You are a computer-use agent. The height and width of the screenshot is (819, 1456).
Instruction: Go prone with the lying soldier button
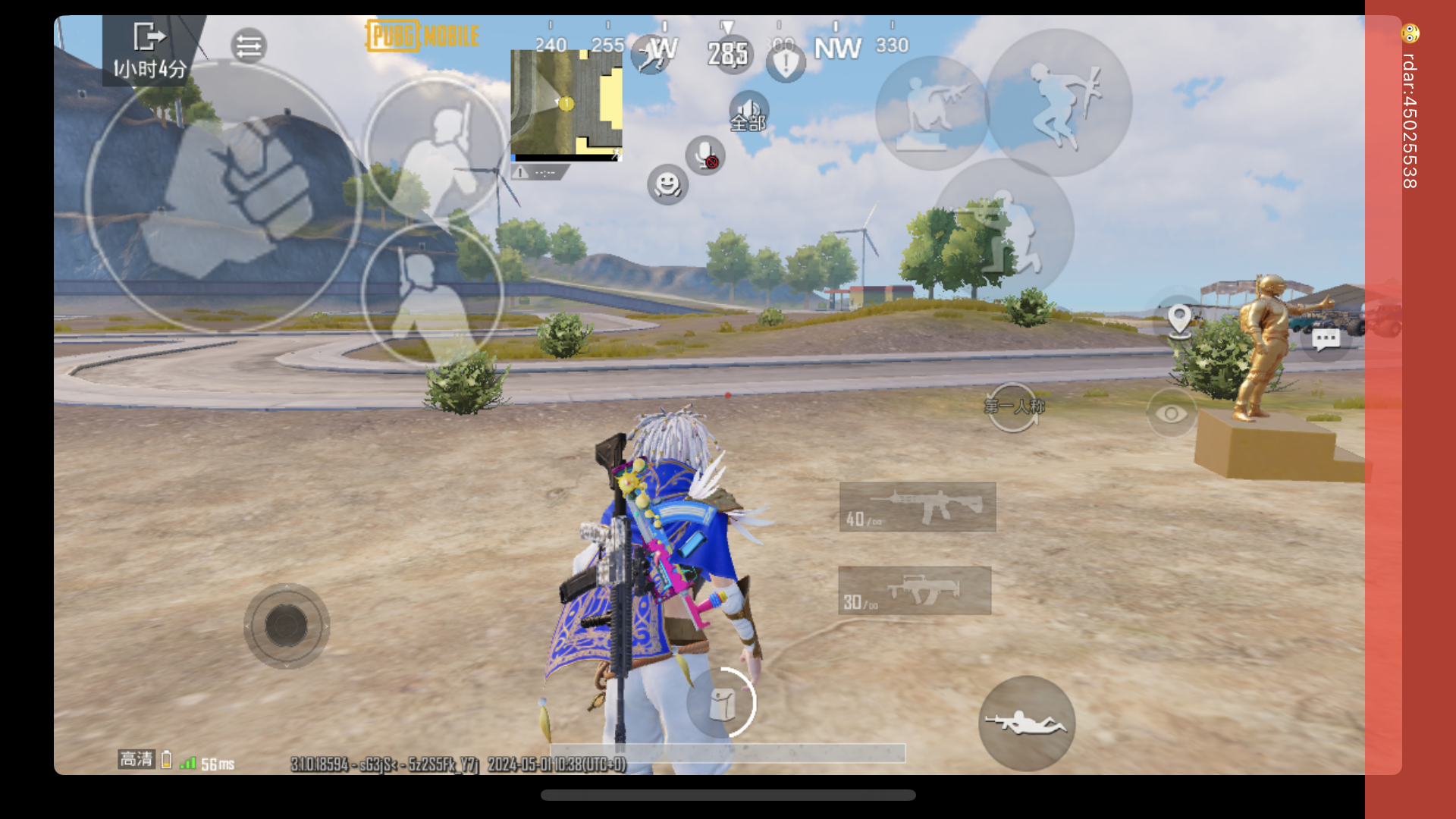pos(1026,723)
